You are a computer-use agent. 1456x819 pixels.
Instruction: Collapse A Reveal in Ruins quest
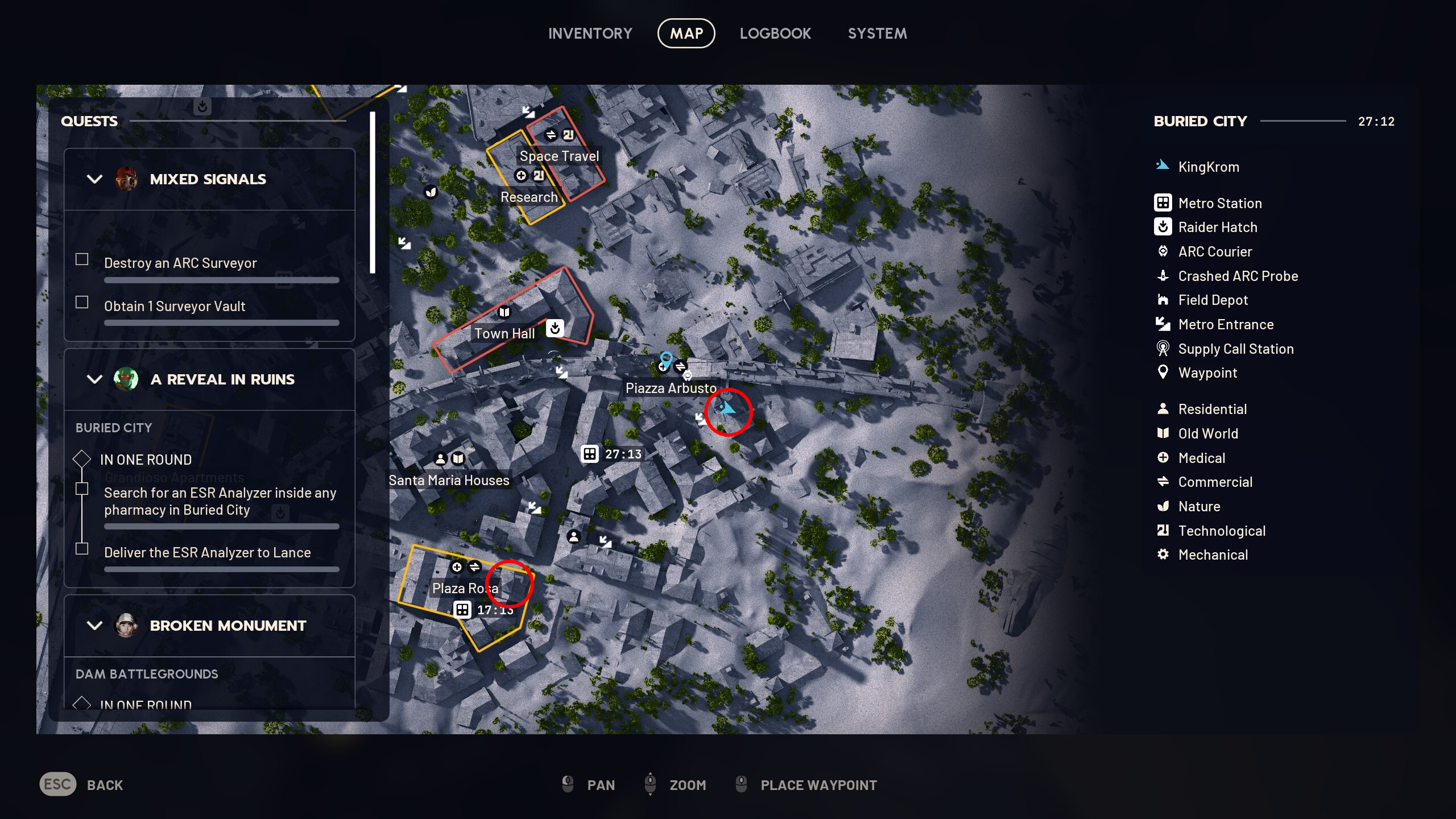tap(94, 379)
